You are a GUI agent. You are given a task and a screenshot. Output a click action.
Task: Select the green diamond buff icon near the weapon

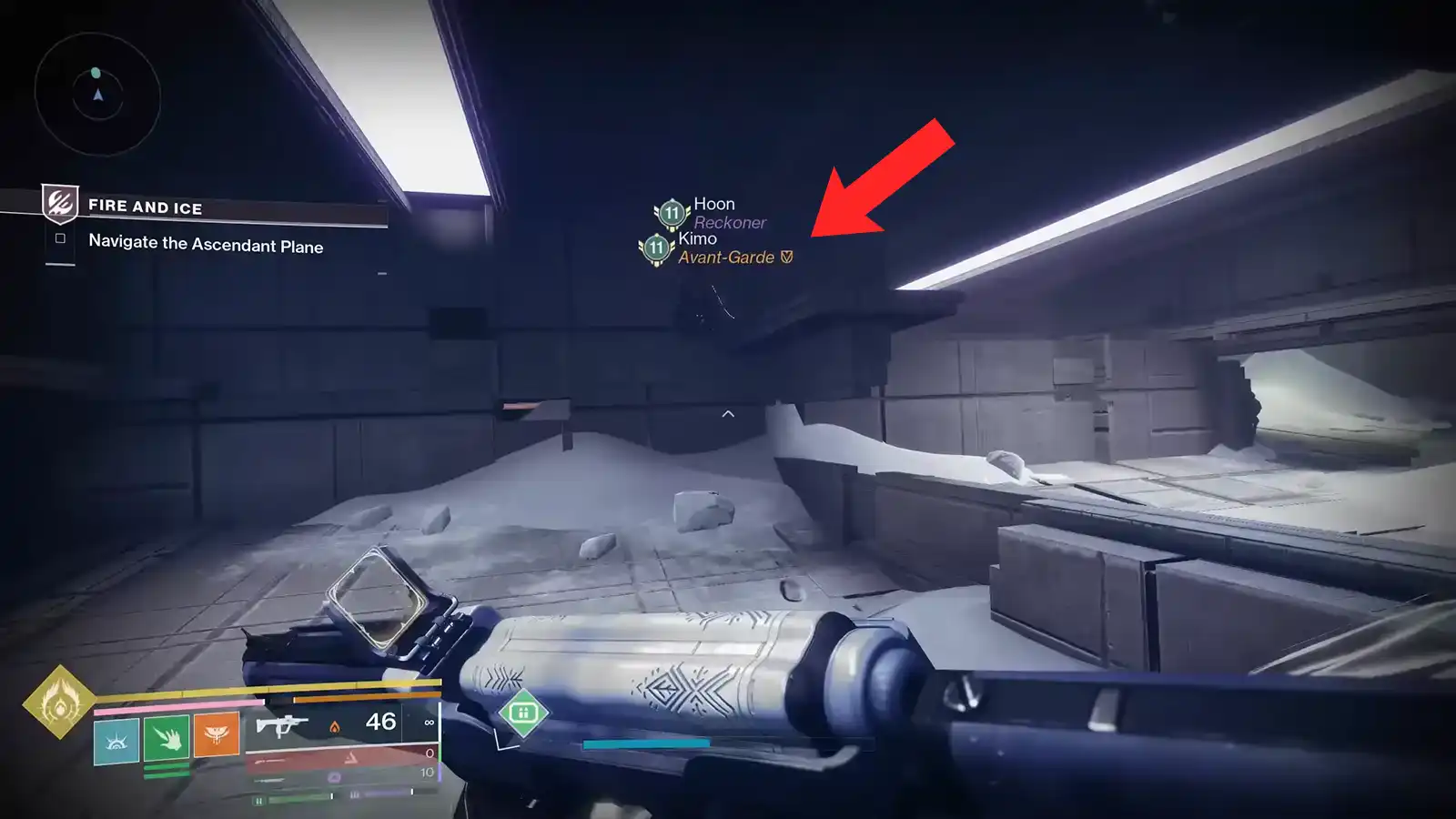[x=523, y=714]
